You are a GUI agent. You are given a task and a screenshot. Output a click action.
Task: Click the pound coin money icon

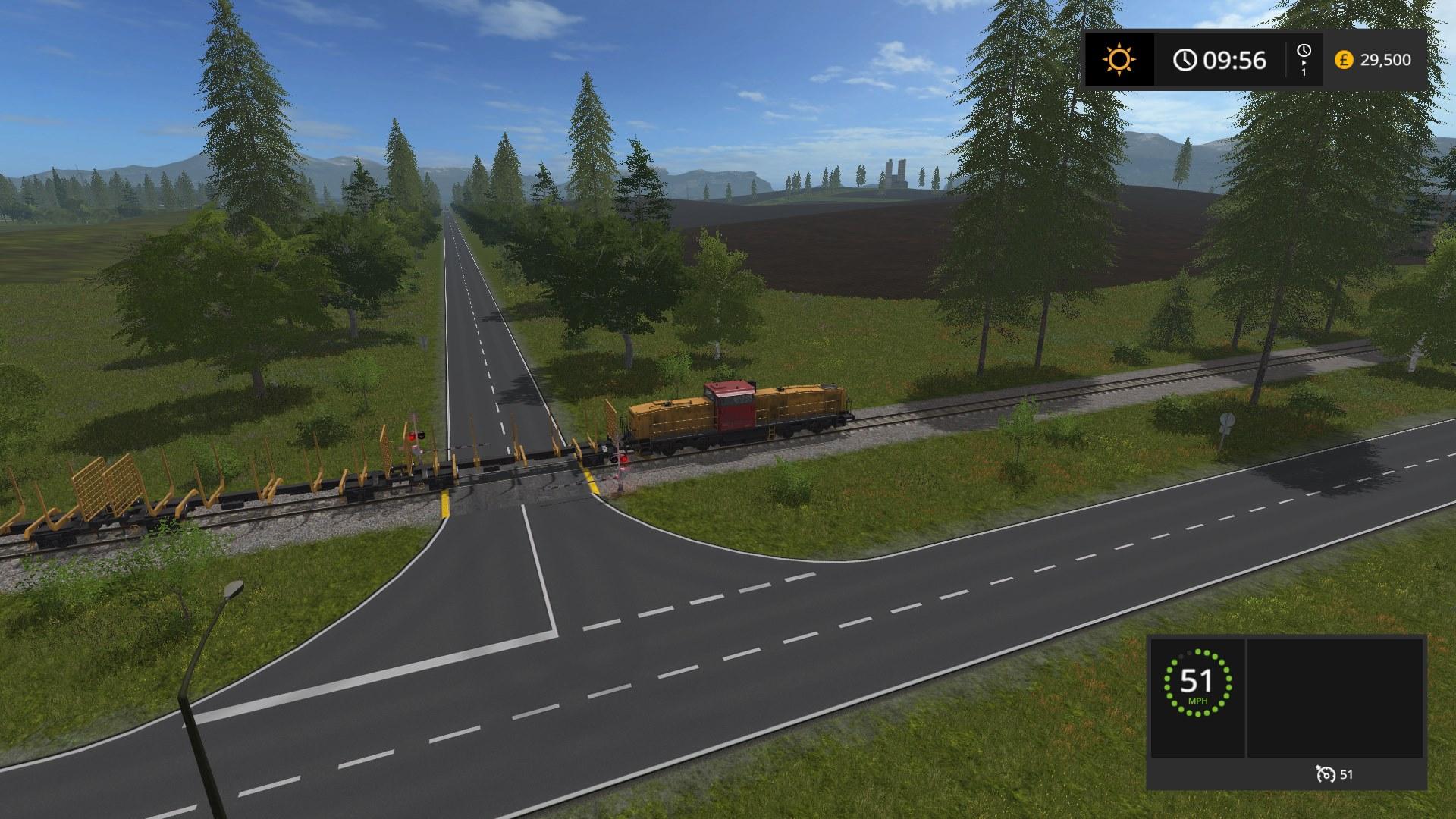(1344, 60)
